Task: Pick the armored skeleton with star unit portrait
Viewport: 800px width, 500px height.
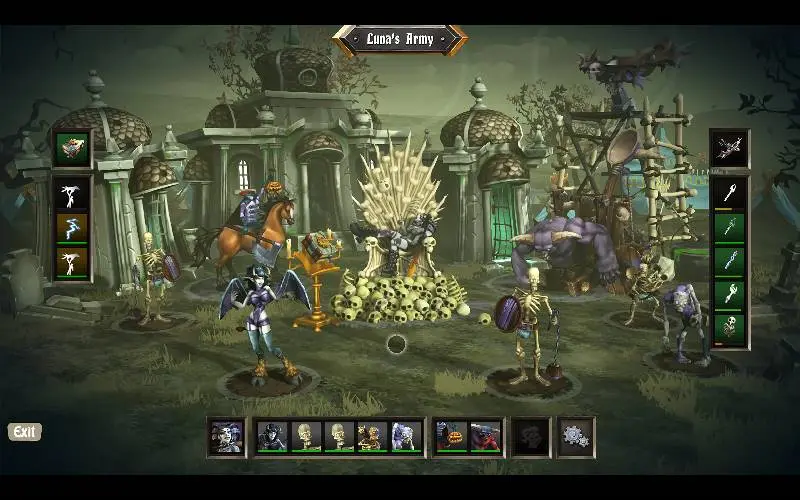Action: click(x=371, y=436)
